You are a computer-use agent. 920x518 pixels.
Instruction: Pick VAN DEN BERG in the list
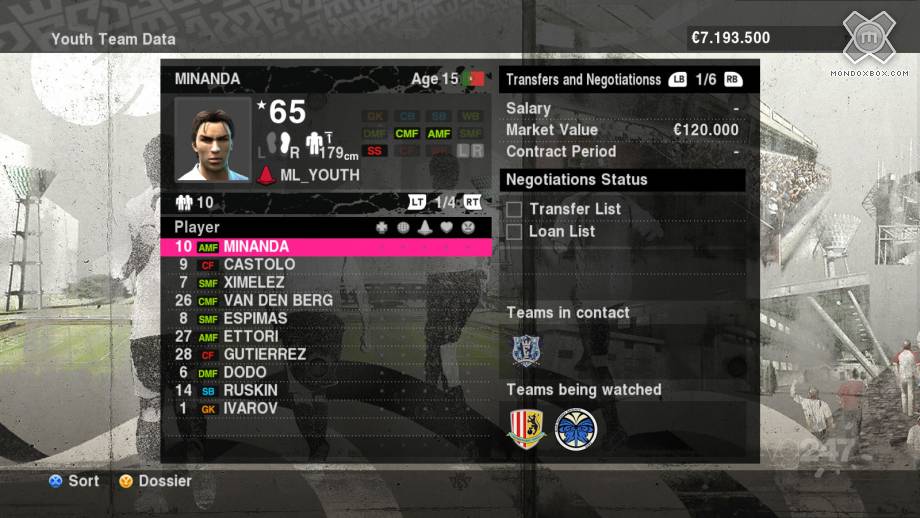[278, 300]
